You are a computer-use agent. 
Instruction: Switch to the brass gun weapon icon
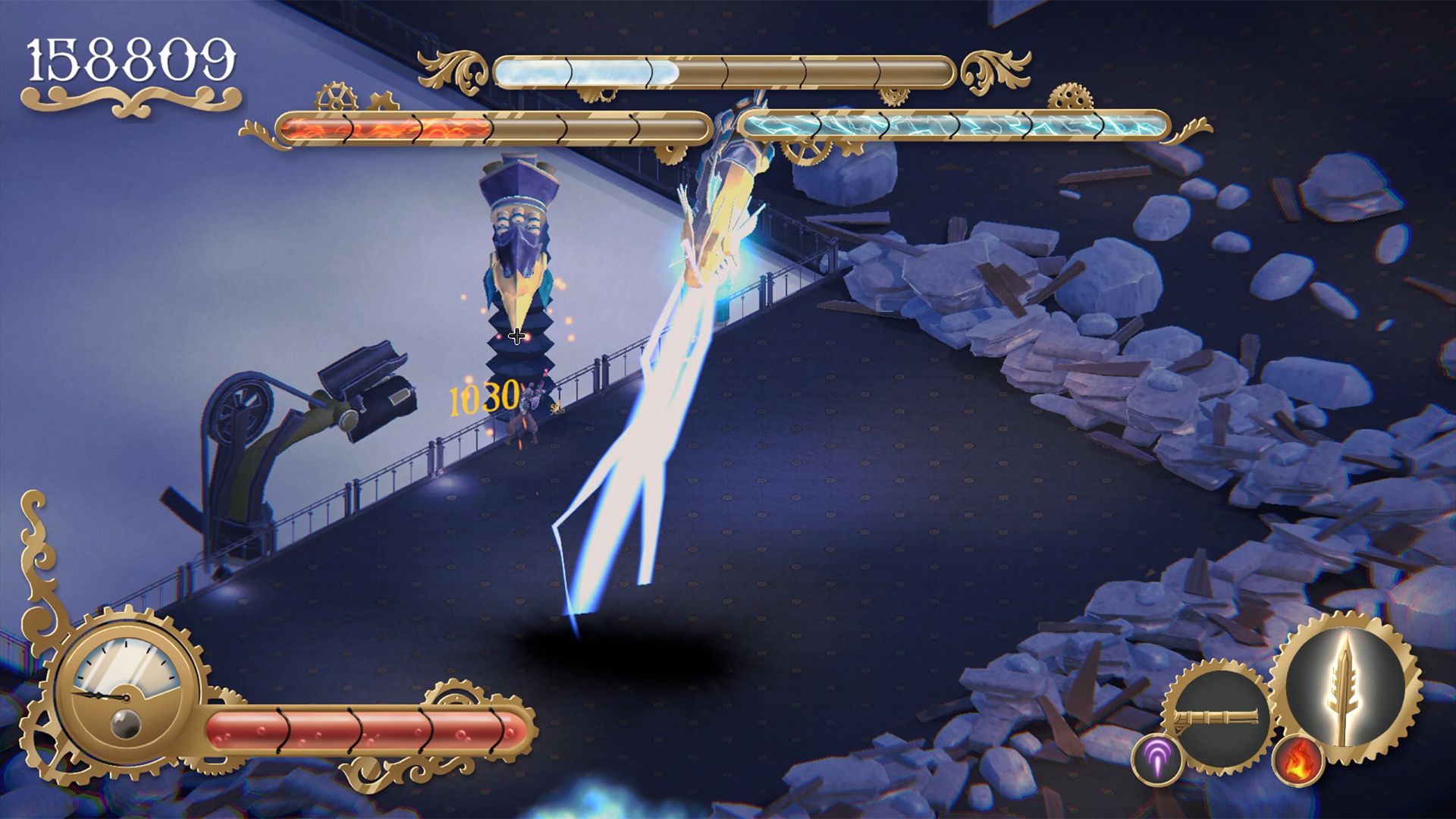coord(1217,717)
